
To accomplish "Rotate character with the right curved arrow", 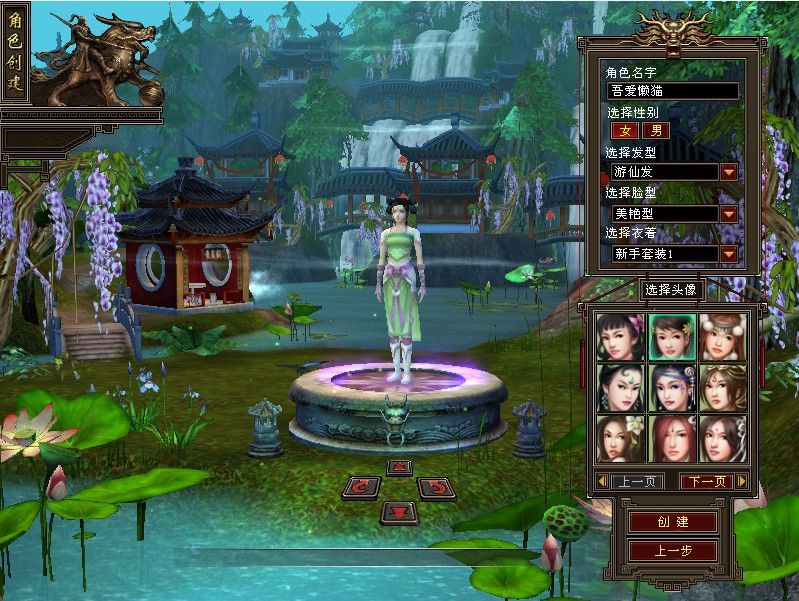I will (x=436, y=488).
